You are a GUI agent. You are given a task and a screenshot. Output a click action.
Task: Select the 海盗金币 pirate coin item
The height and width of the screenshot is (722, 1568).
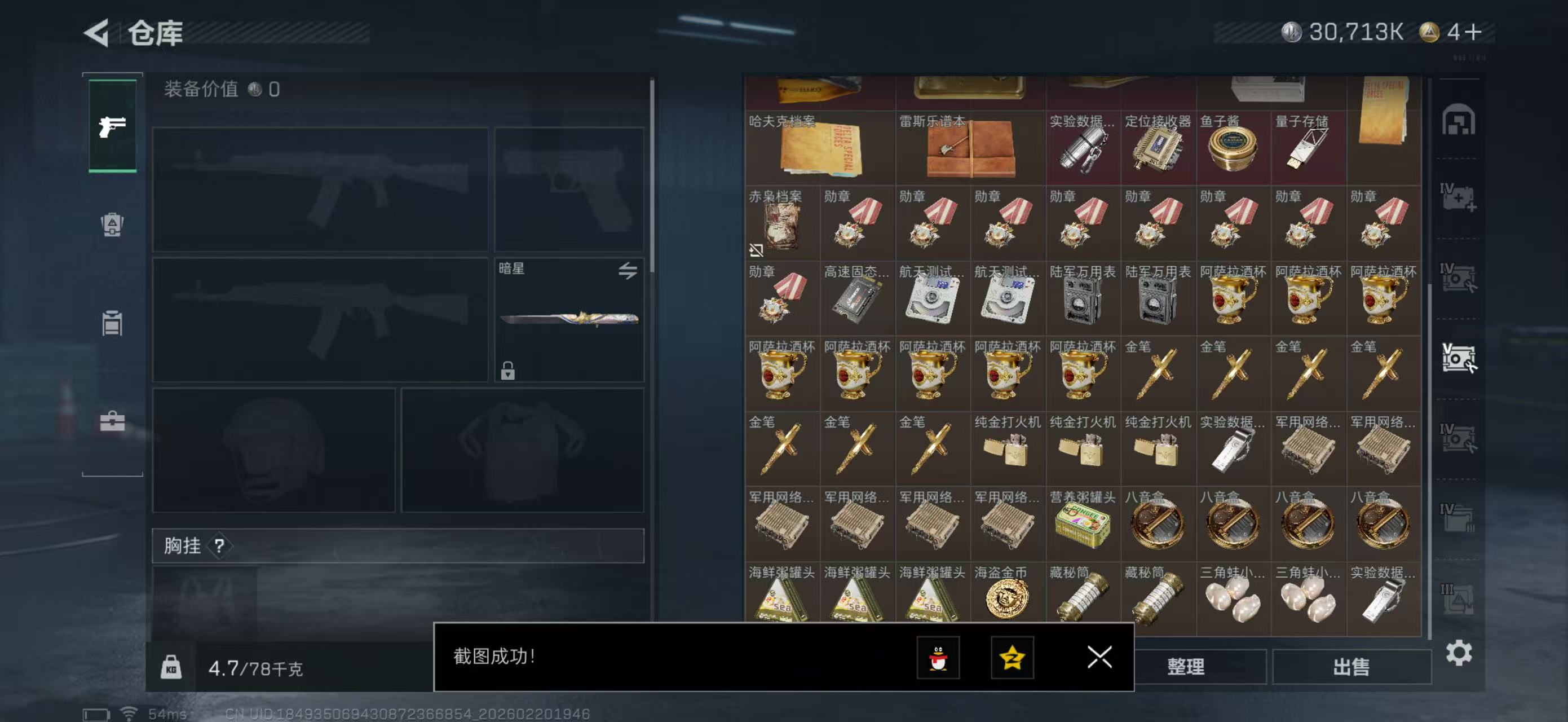(x=1008, y=598)
